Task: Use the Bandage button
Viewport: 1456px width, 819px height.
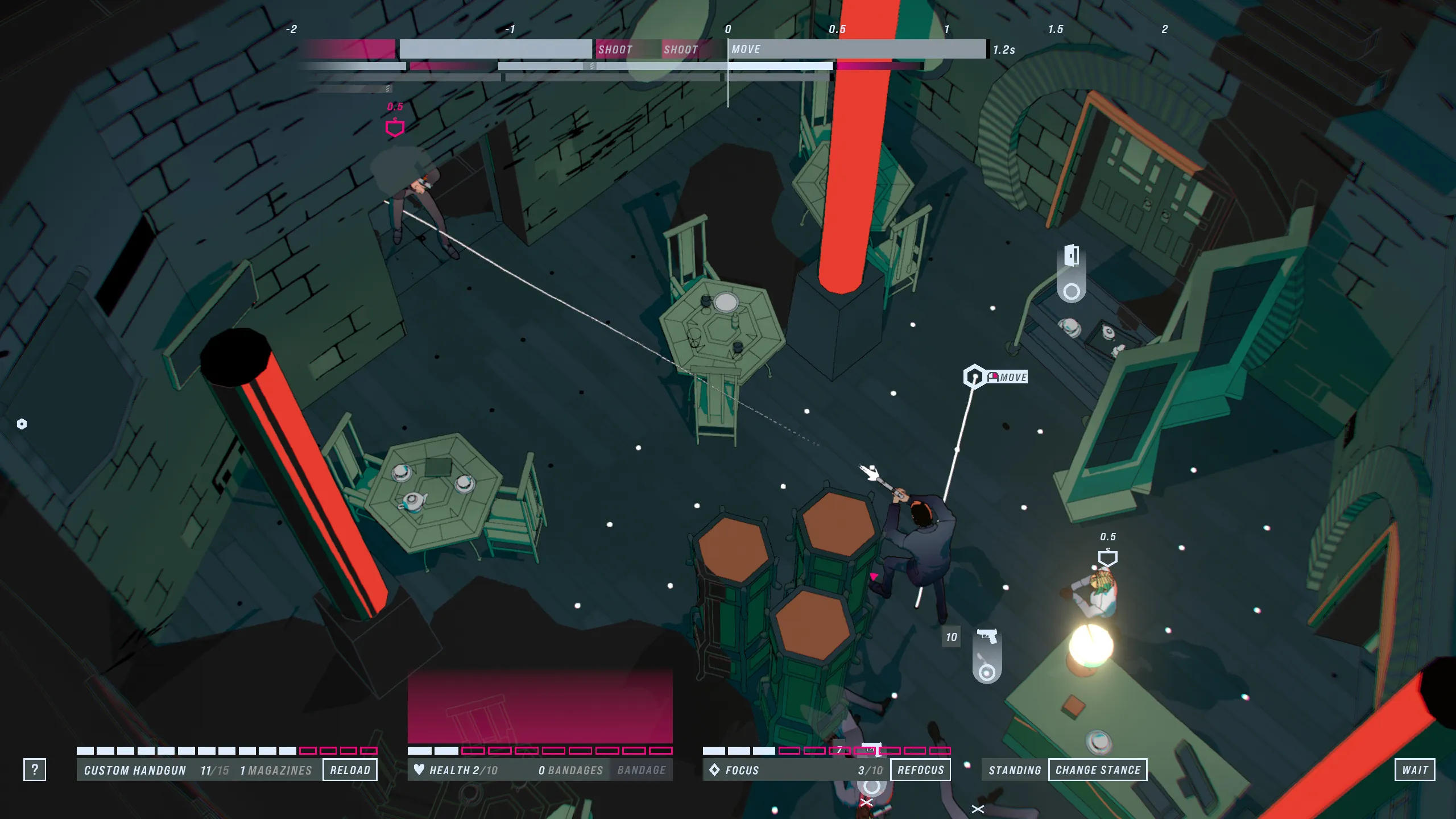Action: 641,770
